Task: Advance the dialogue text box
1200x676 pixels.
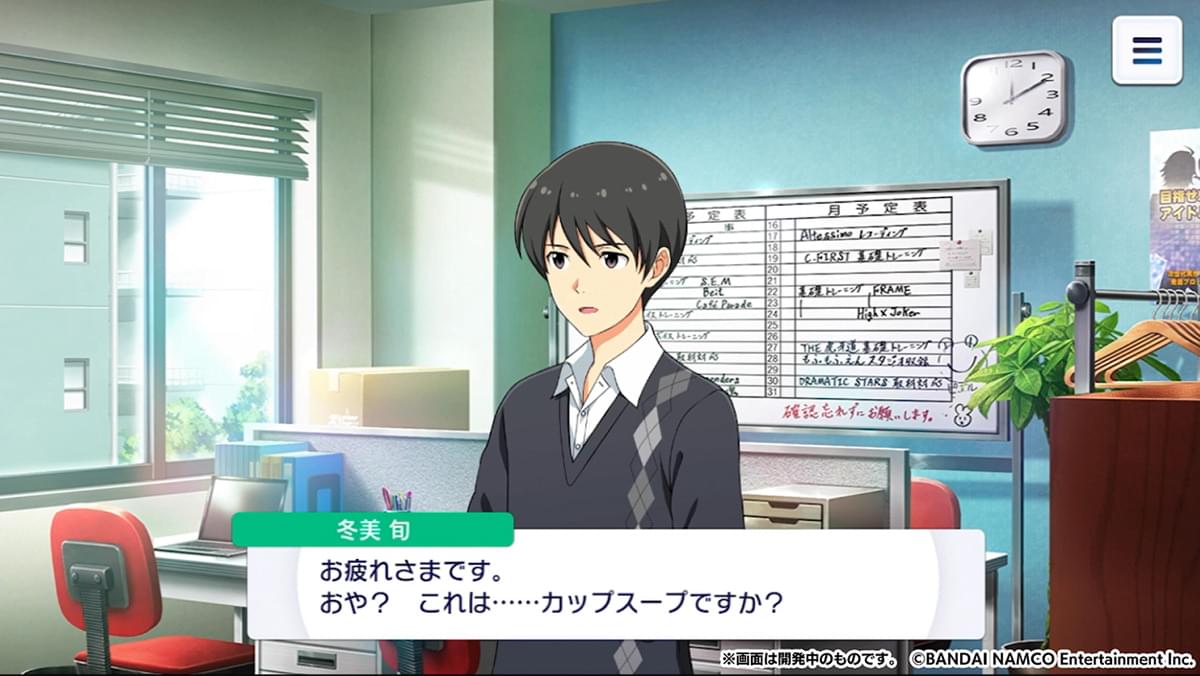Action: pyautogui.click(x=615, y=587)
